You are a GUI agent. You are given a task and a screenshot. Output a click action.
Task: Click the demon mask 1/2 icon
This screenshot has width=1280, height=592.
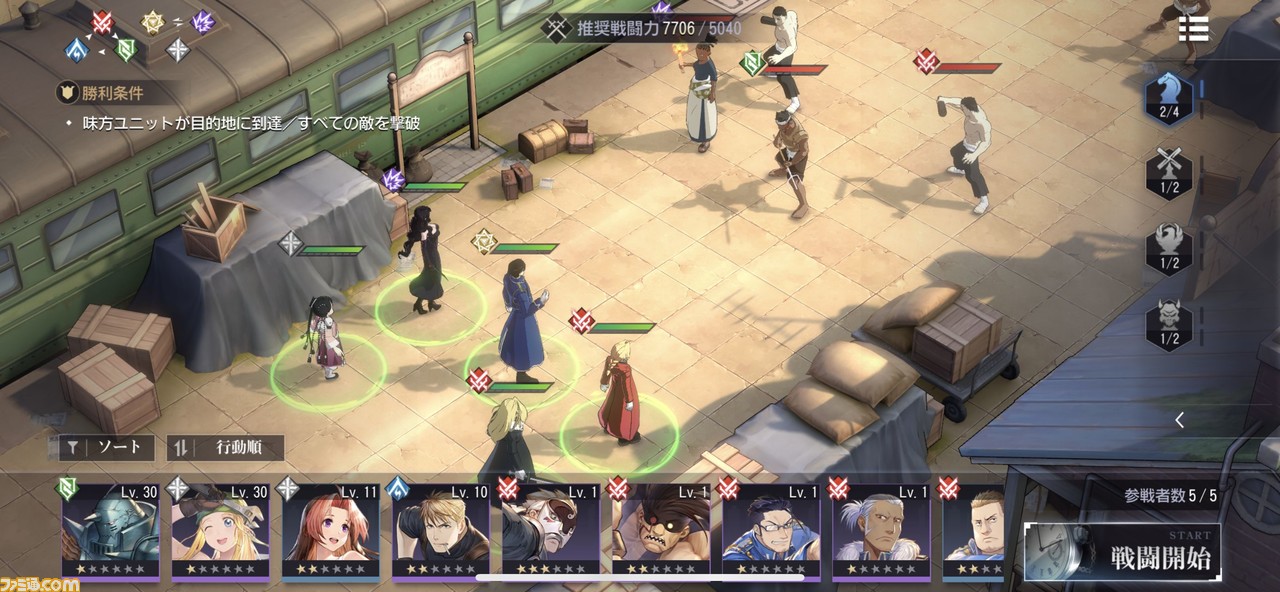coord(1169,325)
